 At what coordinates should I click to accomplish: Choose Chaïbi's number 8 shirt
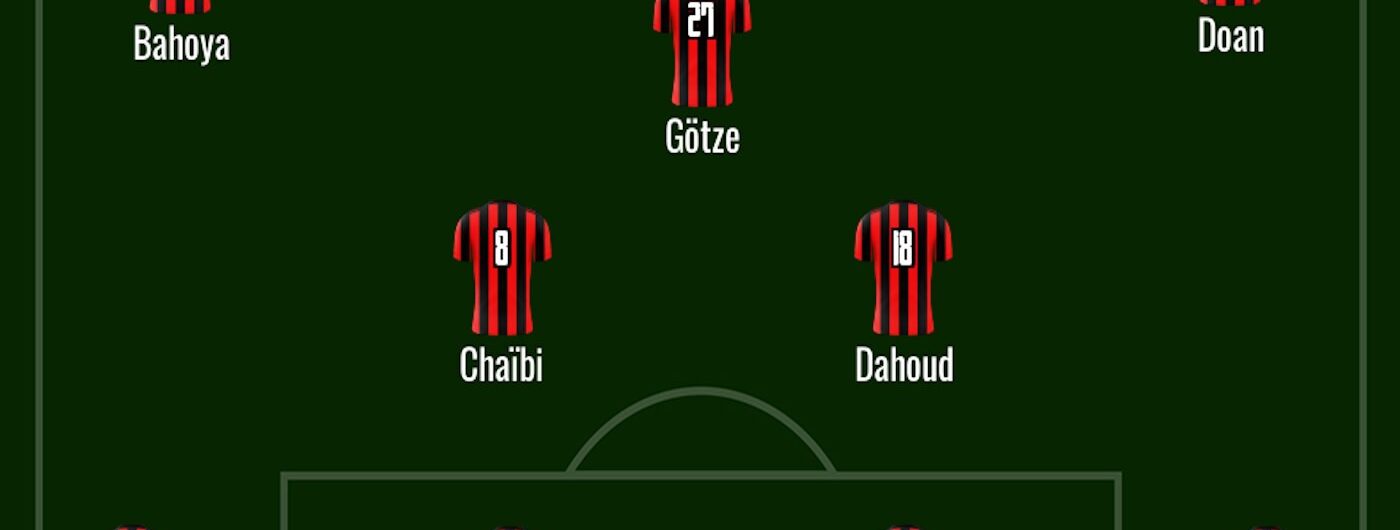502,267
